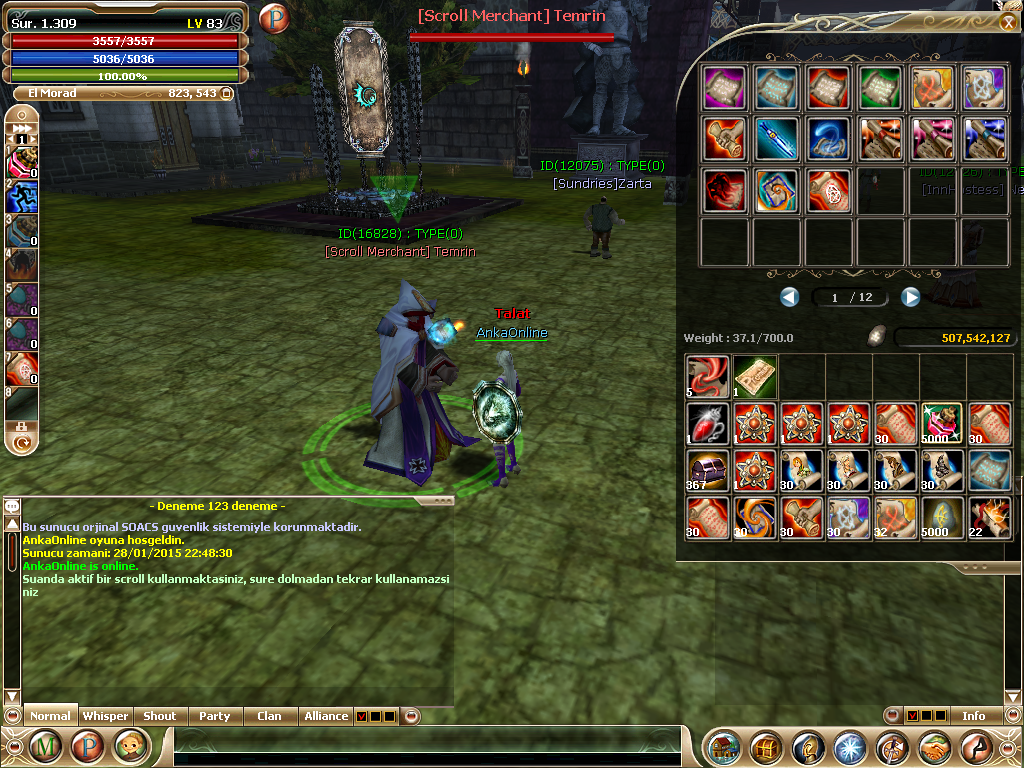Close the scroll merchant shop window
Viewport: 1024px width, 768px height.
(1007, 23)
